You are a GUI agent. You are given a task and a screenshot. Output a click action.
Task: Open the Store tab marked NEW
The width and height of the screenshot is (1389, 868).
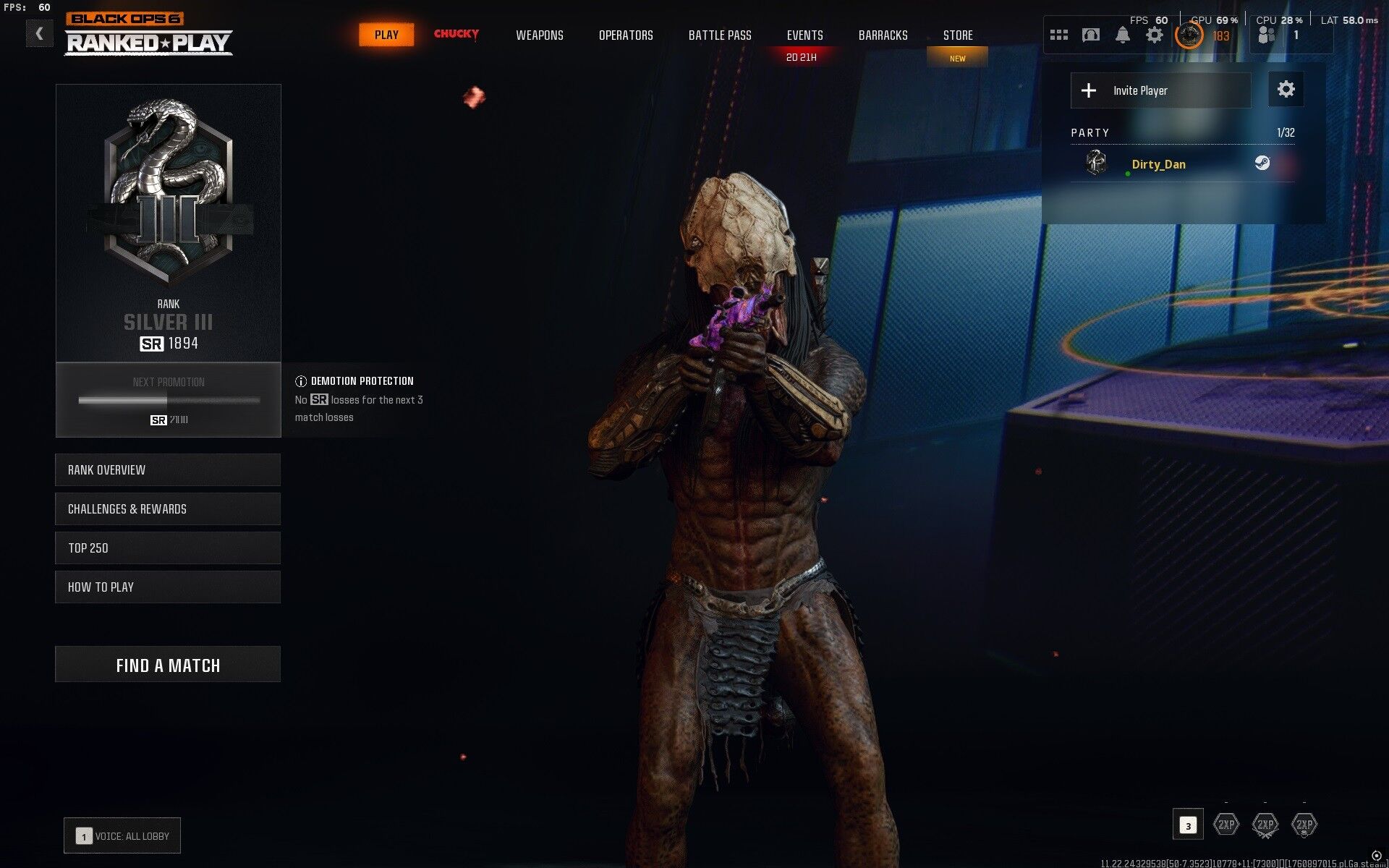coord(957,35)
